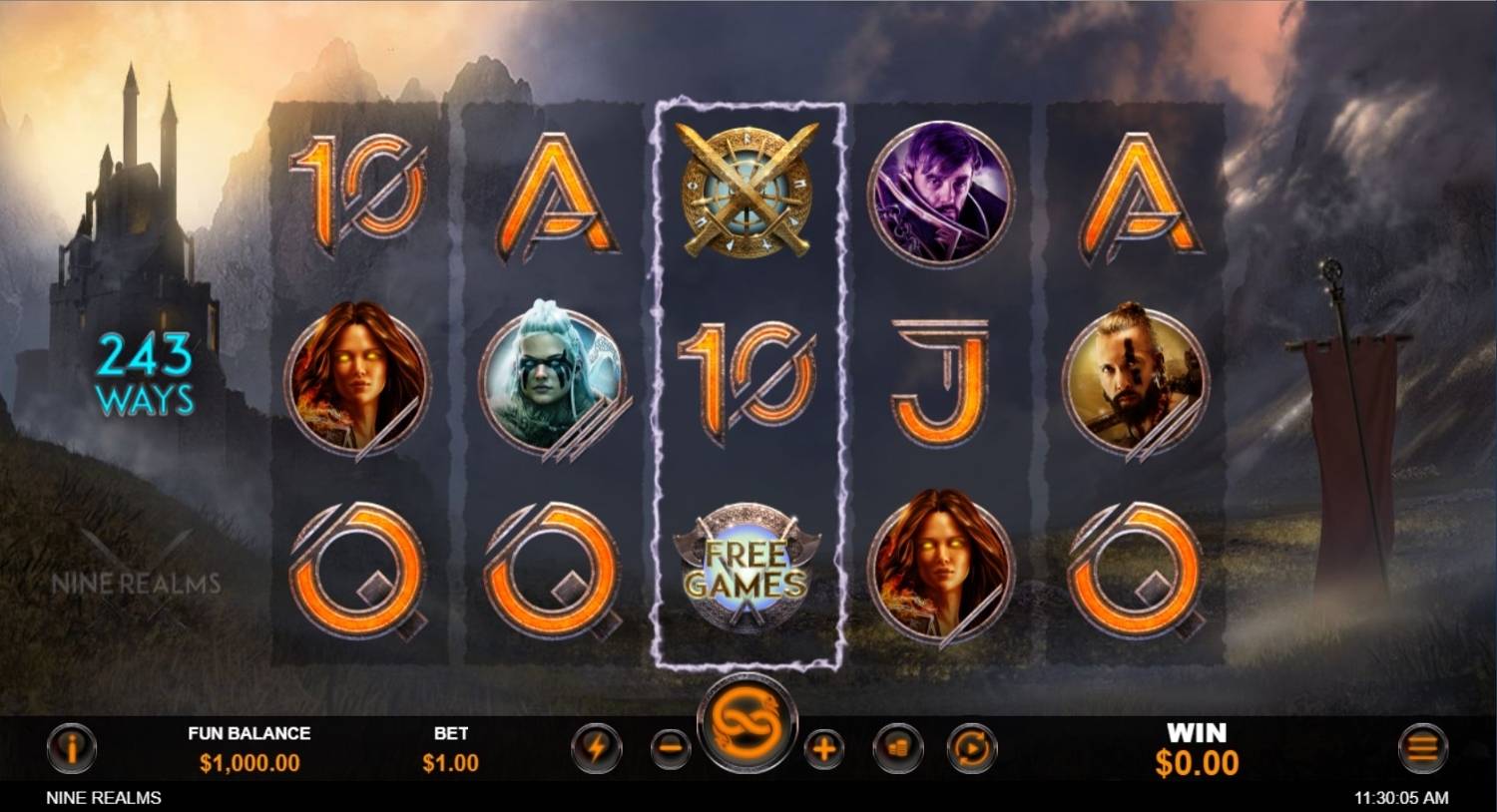Click the Free Games scatter symbol

click(746, 568)
